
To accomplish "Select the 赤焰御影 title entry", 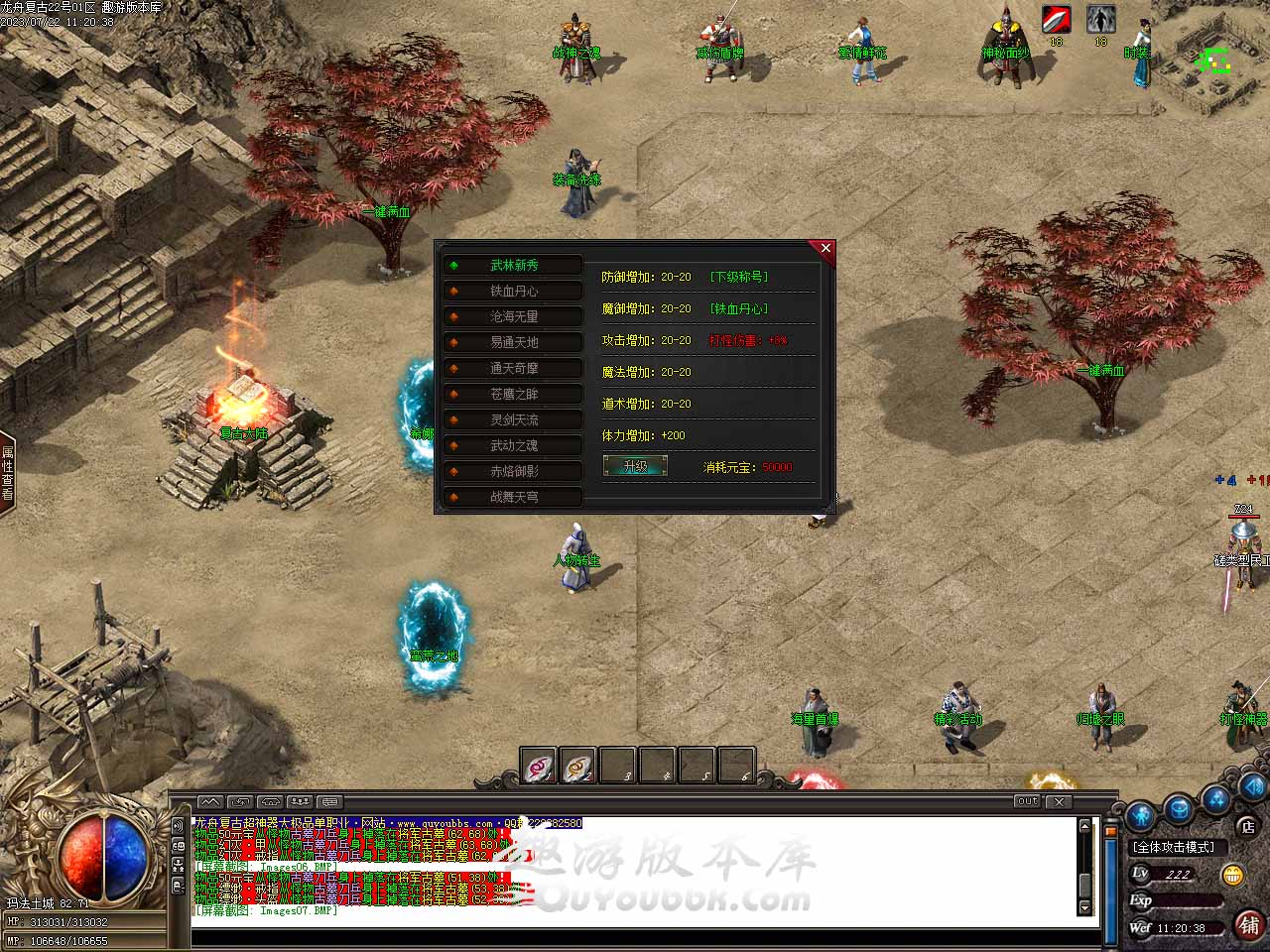I will [x=513, y=471].
